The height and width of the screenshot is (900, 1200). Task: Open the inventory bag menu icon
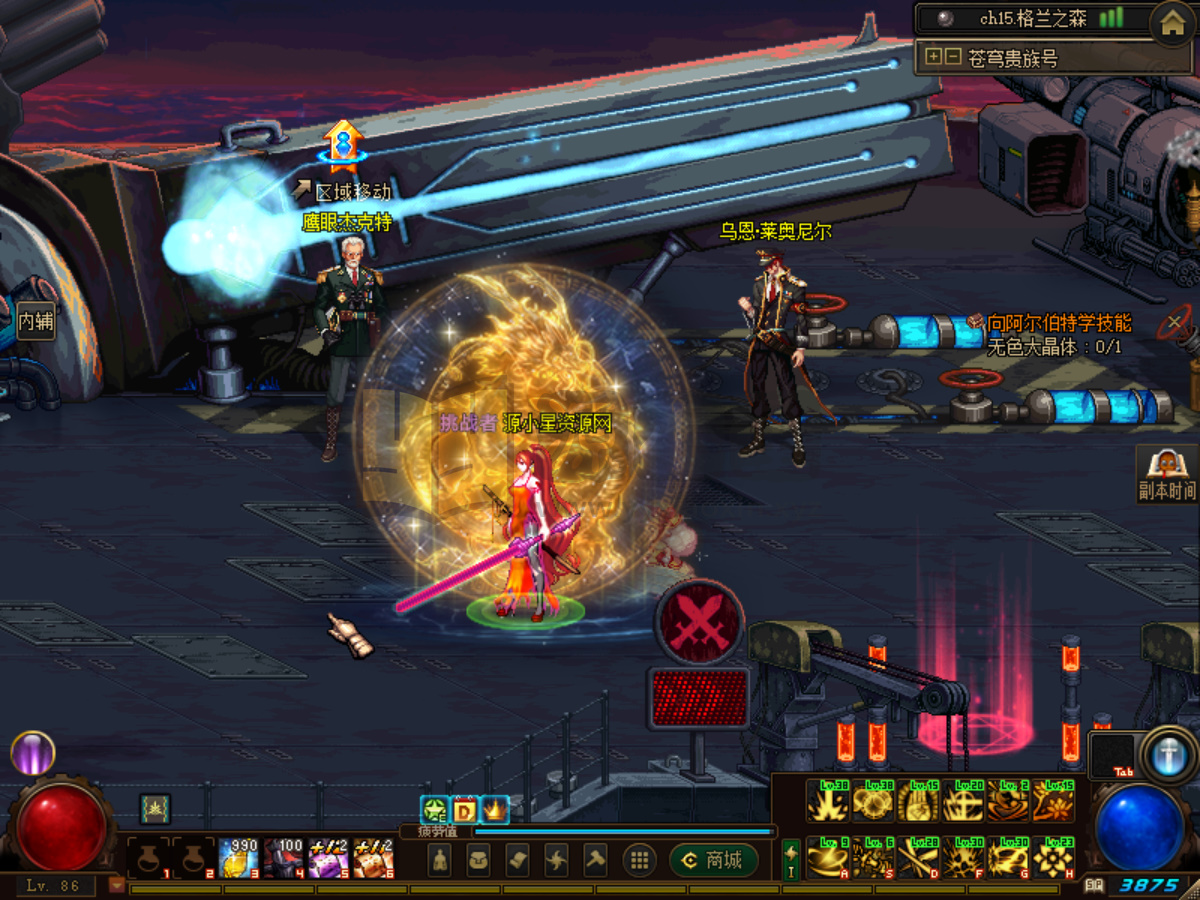478,860
